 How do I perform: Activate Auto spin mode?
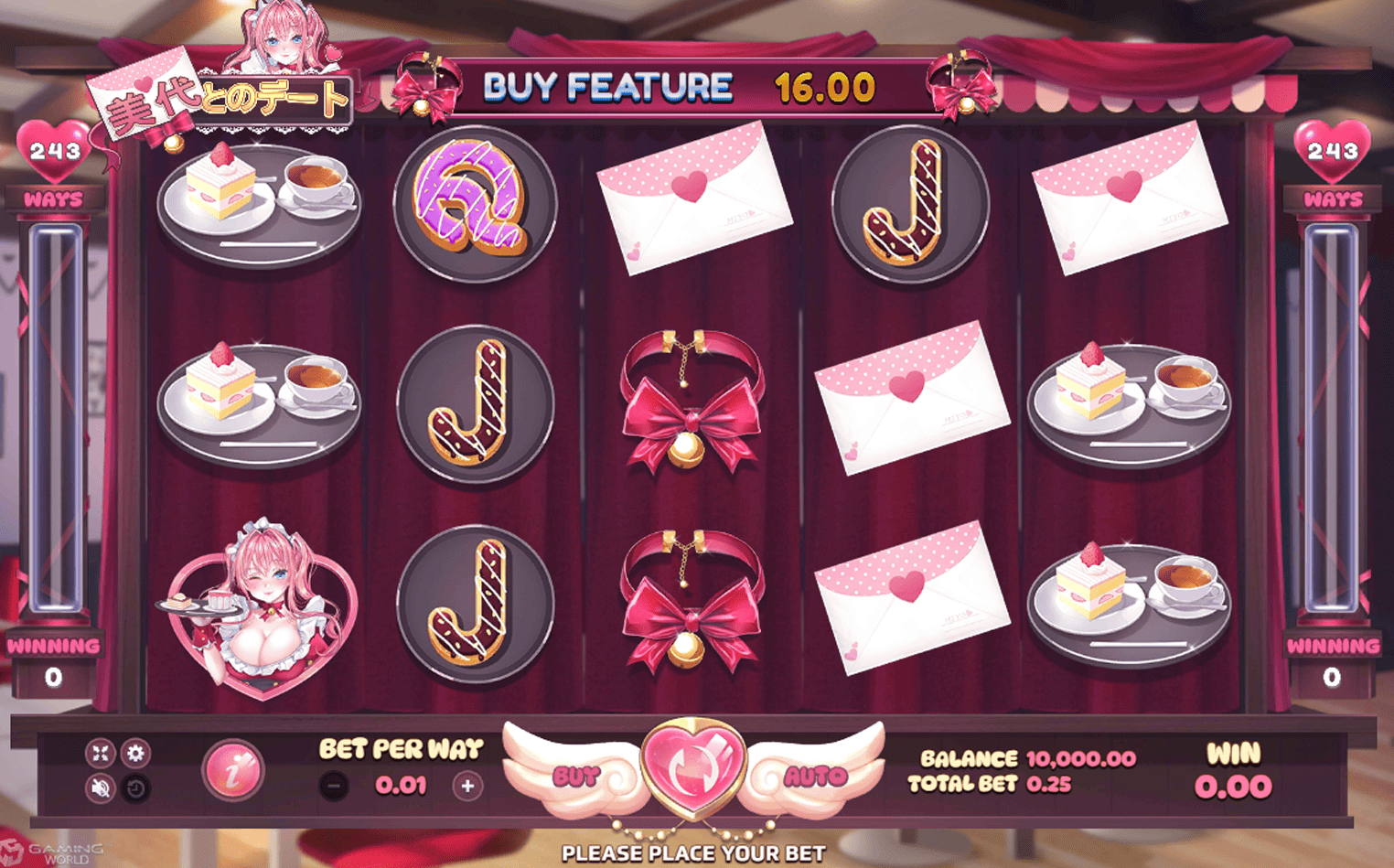814,777
